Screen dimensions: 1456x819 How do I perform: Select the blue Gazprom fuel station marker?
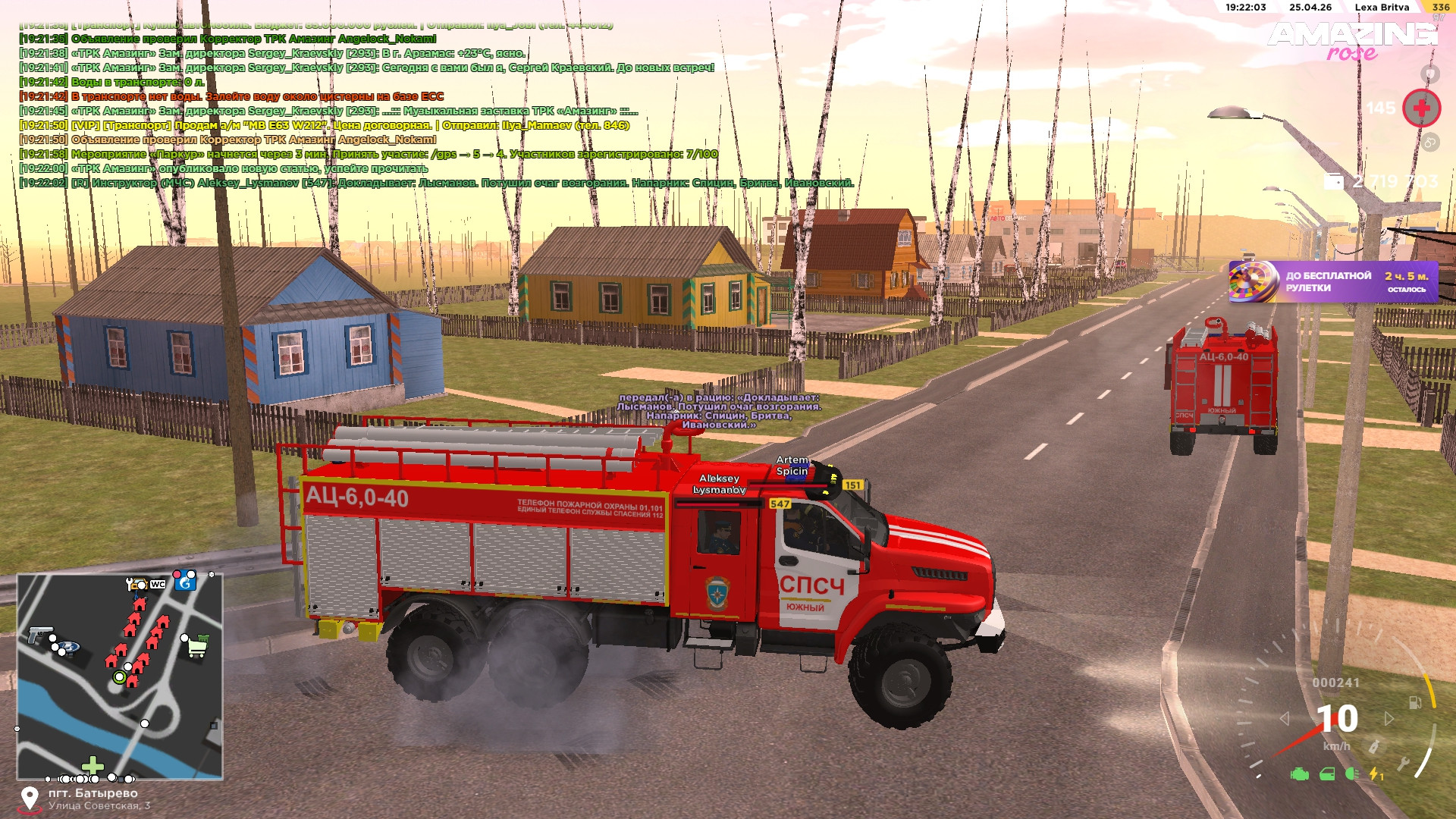click(185, 582)
